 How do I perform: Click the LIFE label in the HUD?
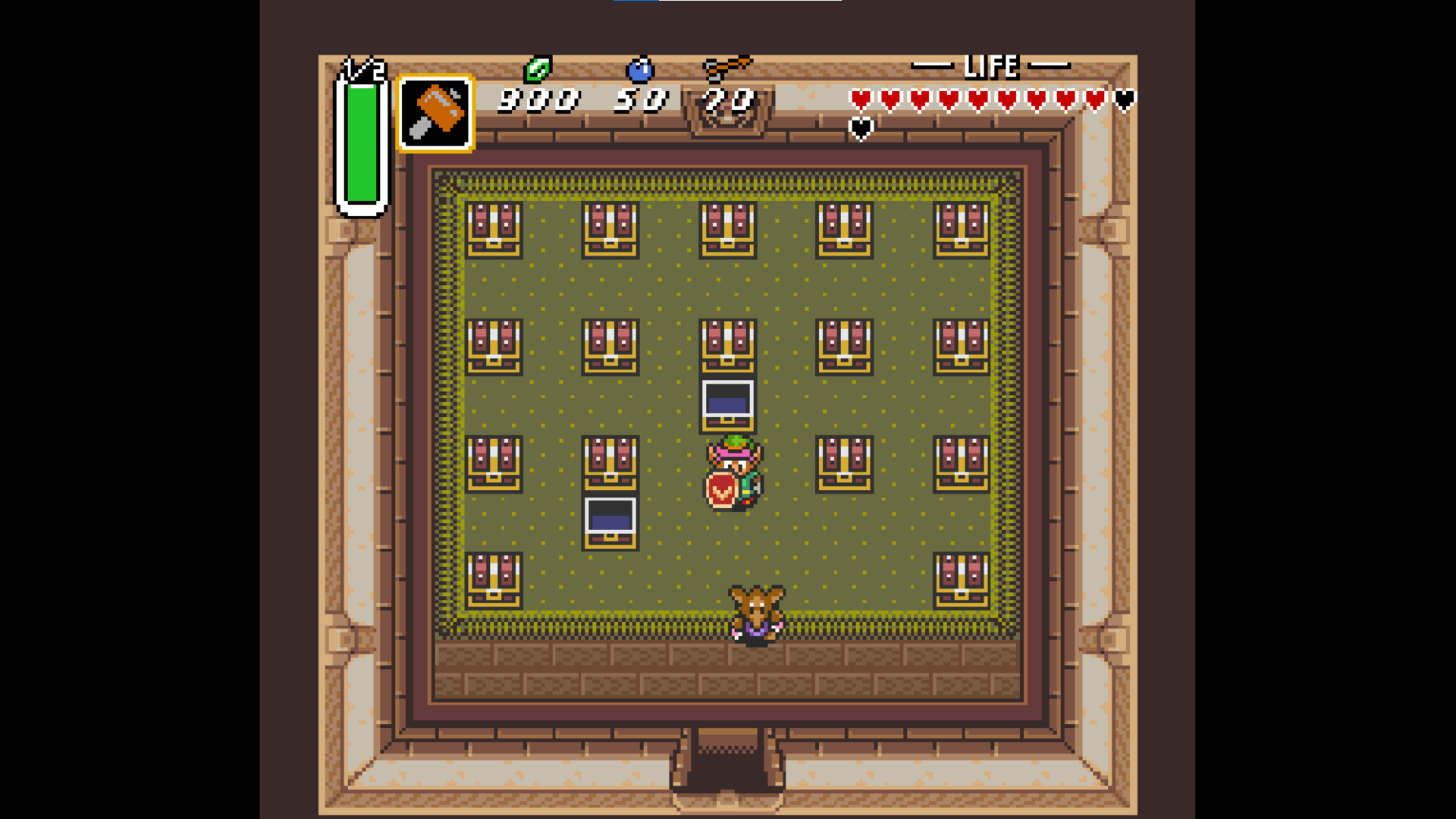point(993,67)
